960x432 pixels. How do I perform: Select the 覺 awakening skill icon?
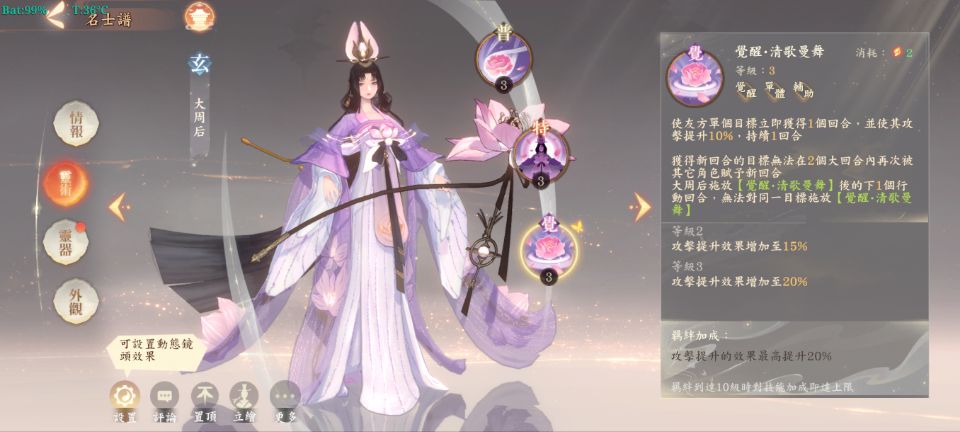pyautogui.click(x=548, y=250)
